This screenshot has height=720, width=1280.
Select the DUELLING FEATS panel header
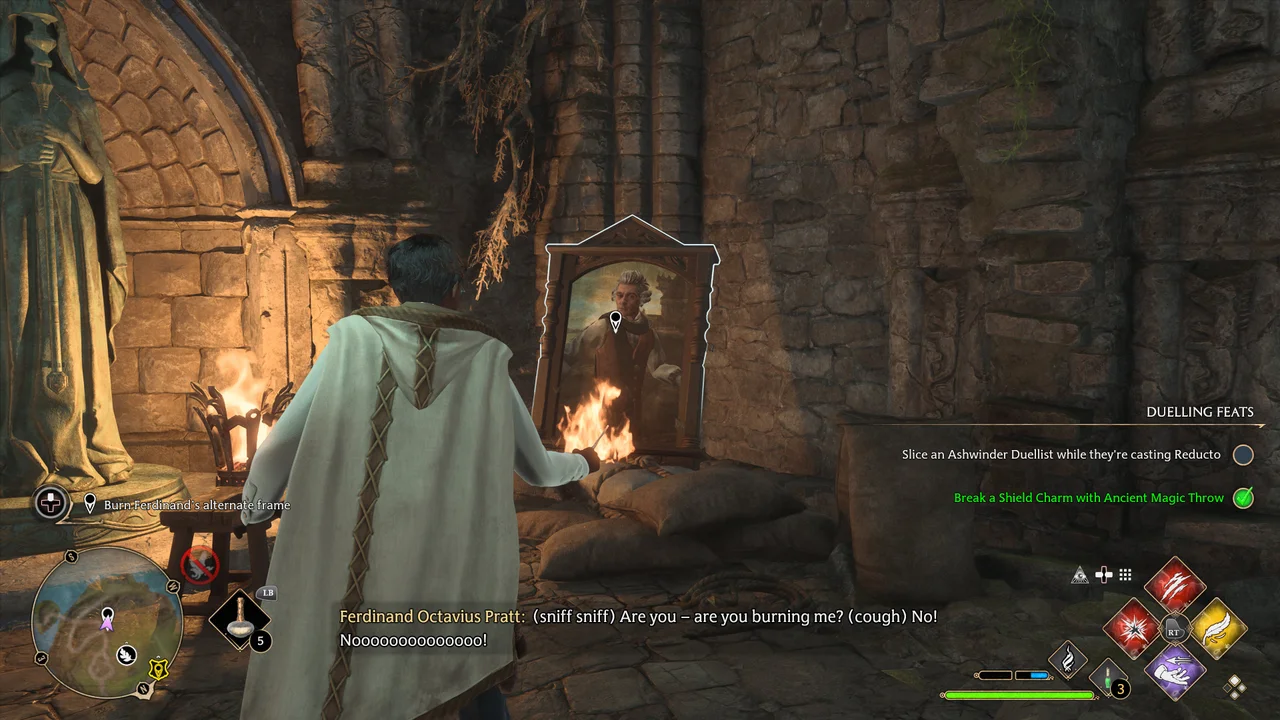click(x=1200, y=412)
